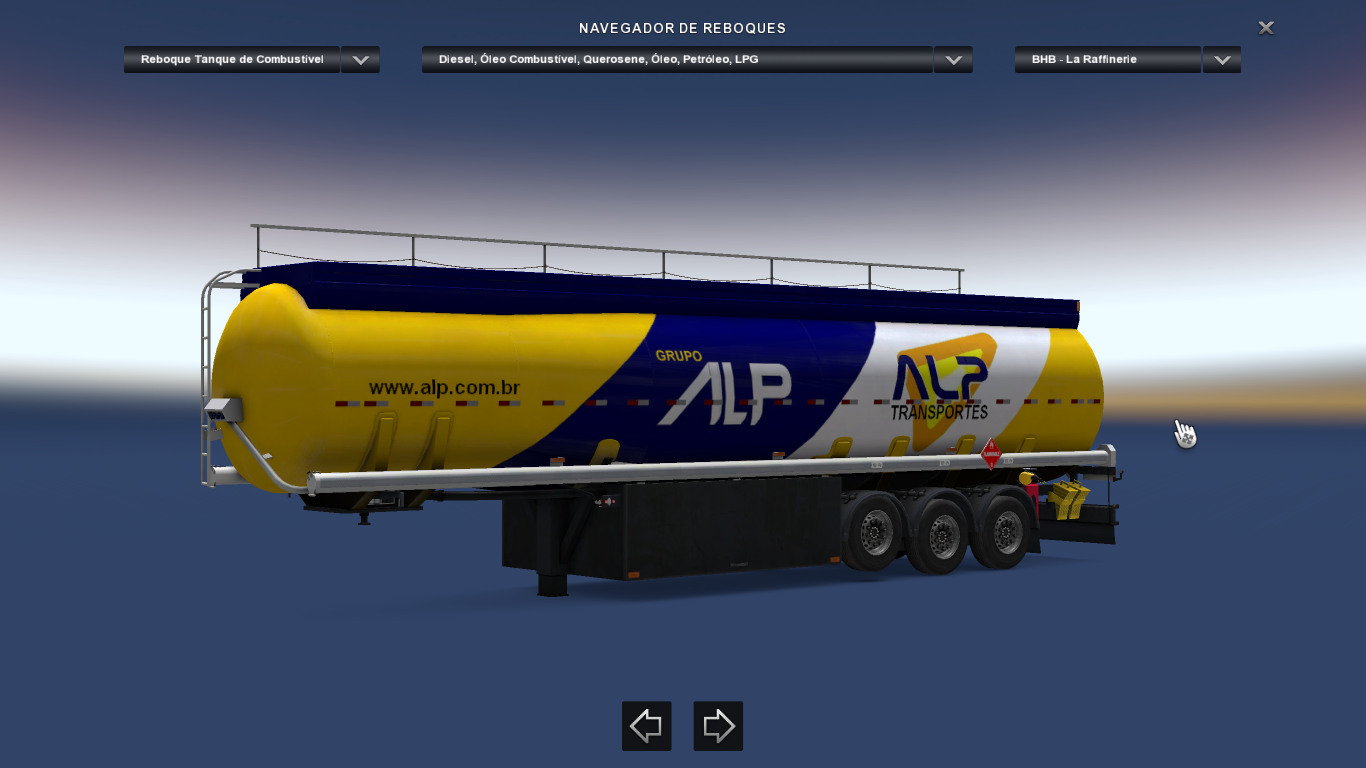Select the trailer type field showing Reboque Tanque
Image resolution: width=1366 pixels, height=768 pixels.
pos(231,59)
